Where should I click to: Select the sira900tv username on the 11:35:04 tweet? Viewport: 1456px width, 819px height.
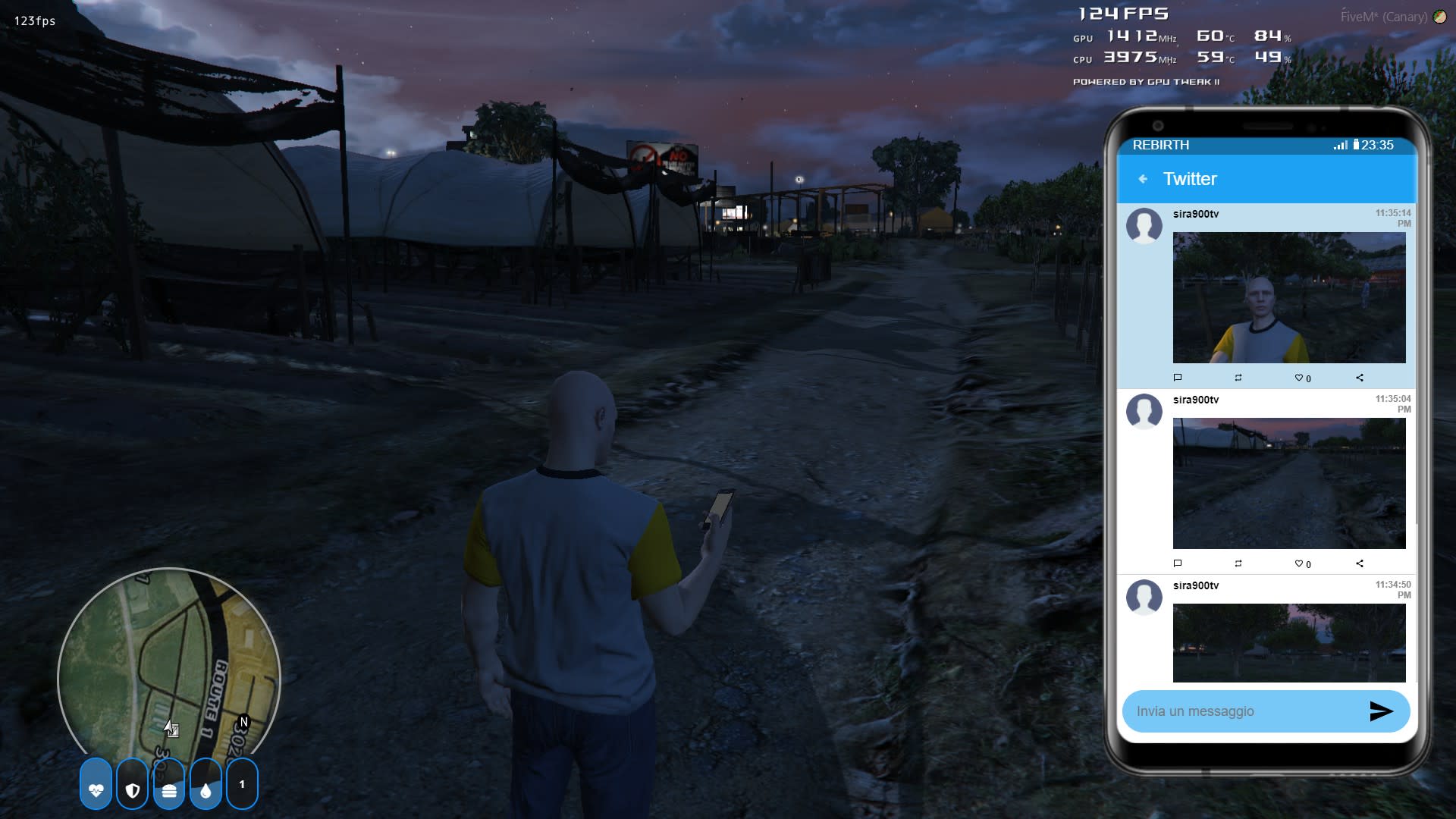[1196, 400]
